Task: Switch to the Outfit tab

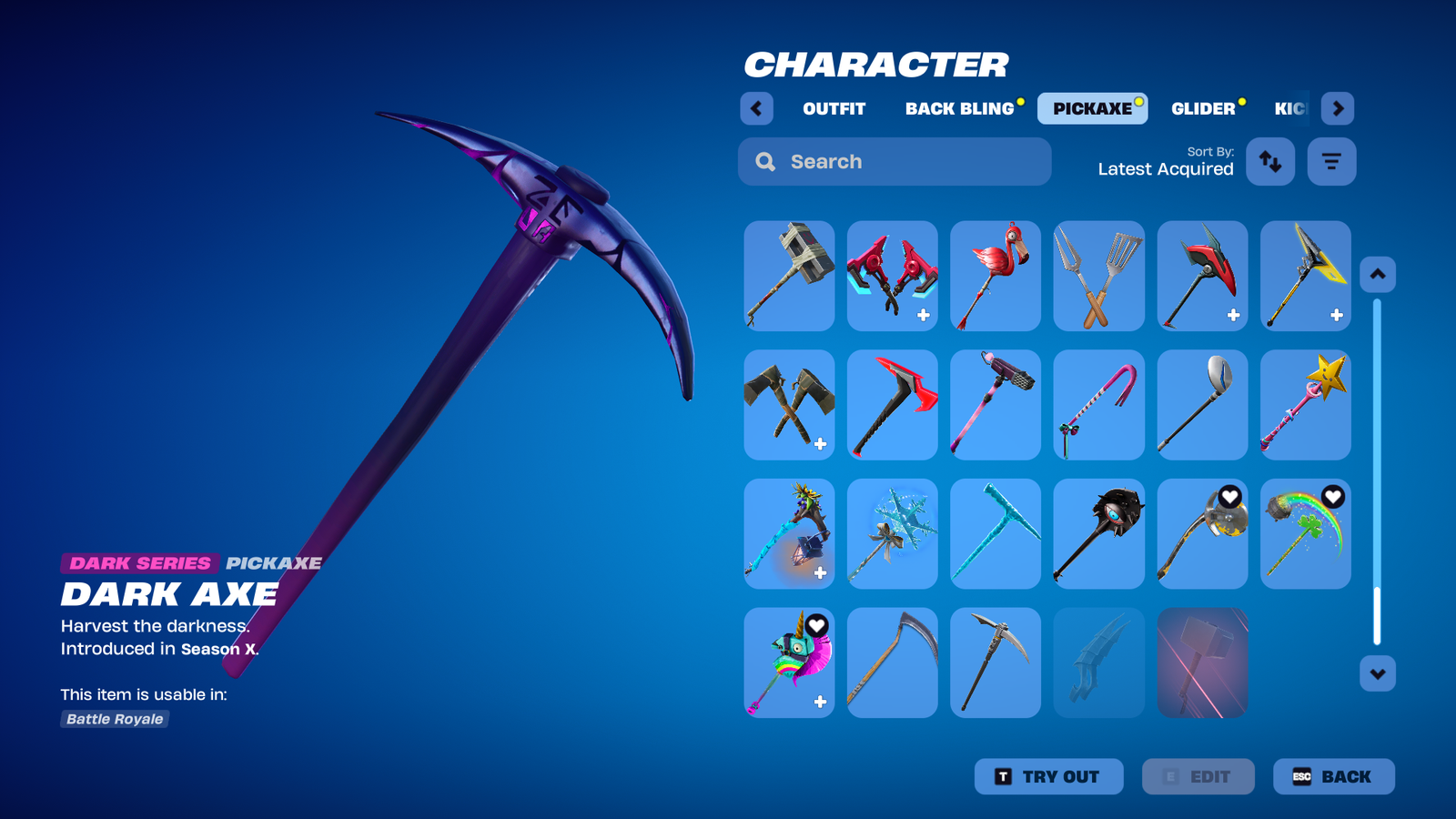Action: point(834,108)
